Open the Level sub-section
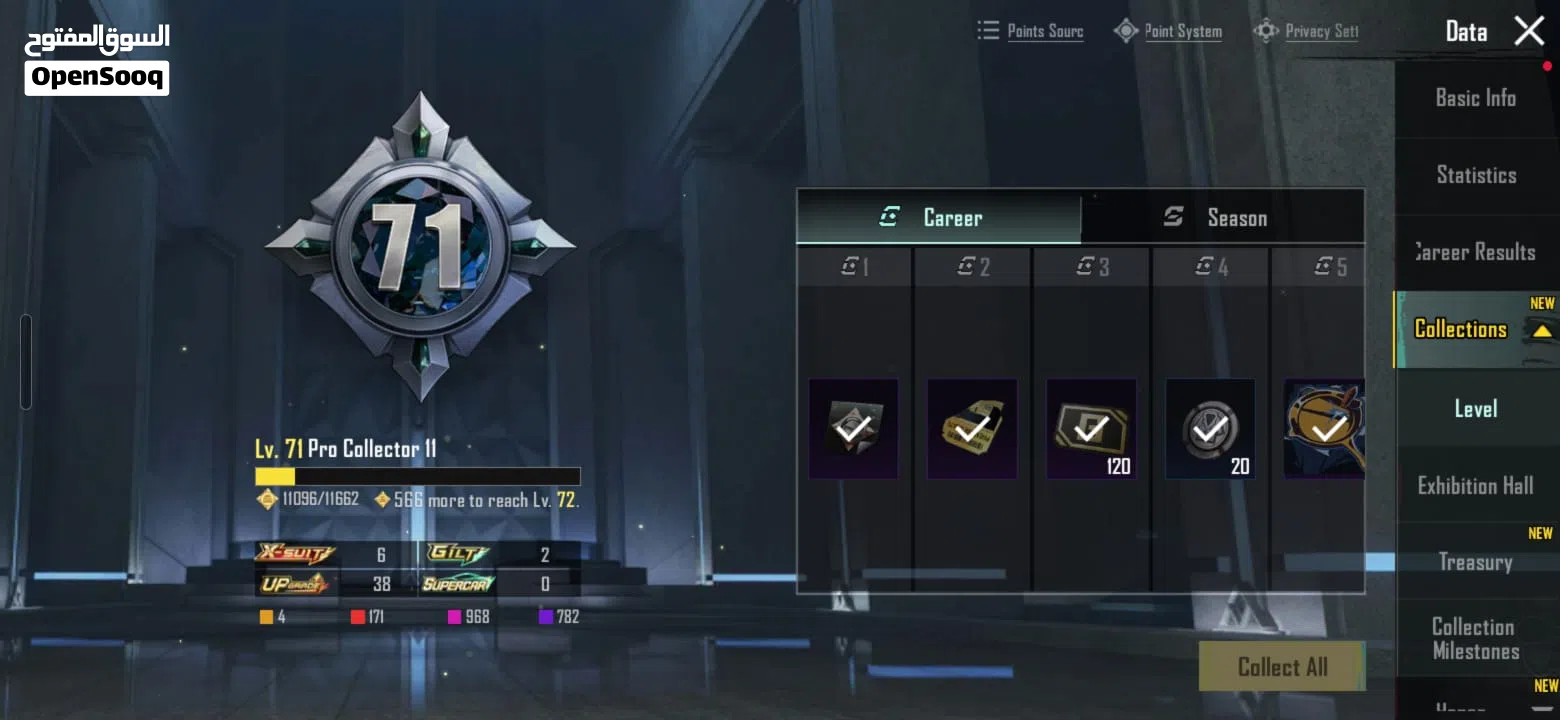 (x=1475, y=408)
